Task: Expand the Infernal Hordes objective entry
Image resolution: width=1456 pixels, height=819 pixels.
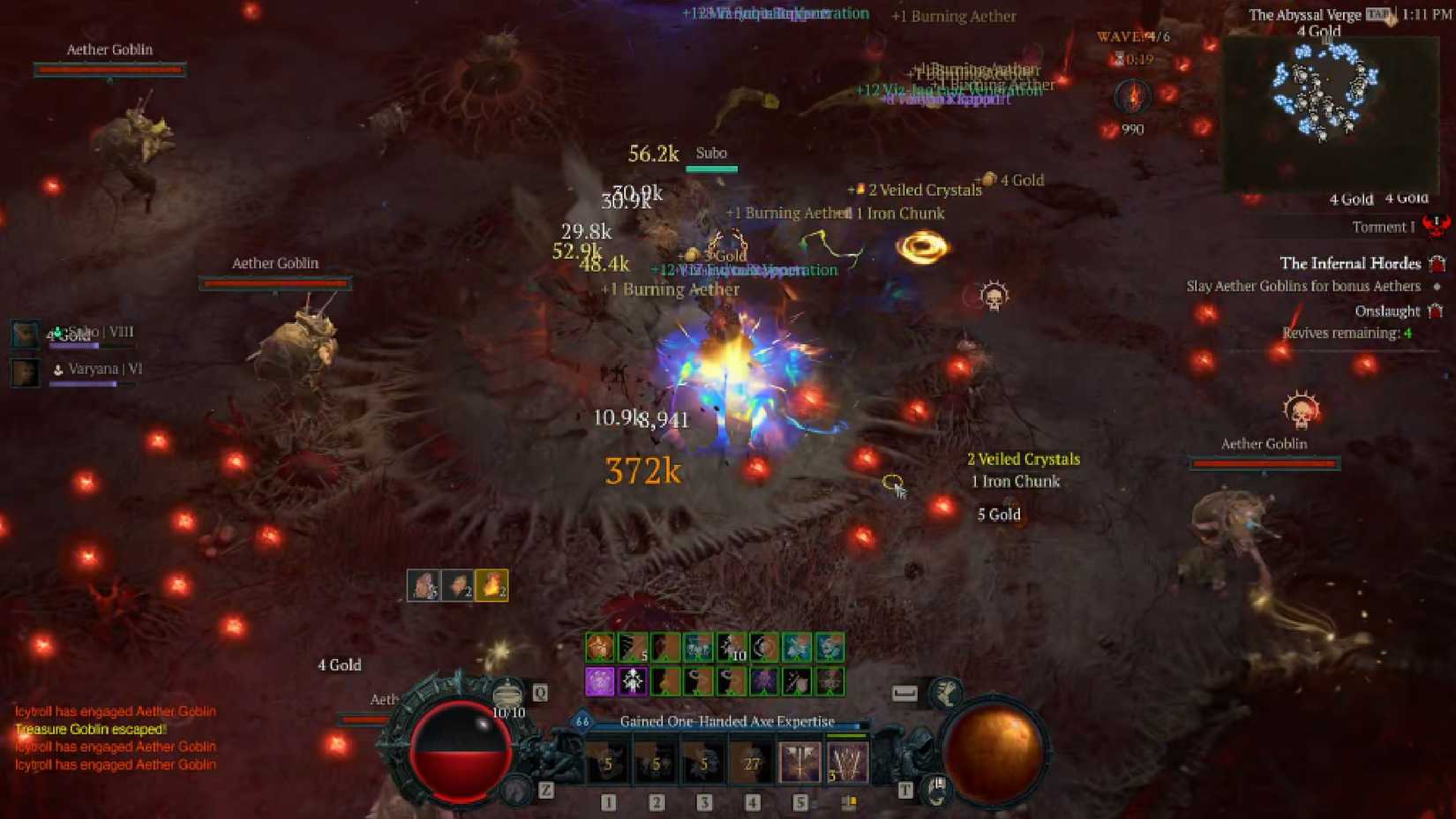Action: [1350, 263]
